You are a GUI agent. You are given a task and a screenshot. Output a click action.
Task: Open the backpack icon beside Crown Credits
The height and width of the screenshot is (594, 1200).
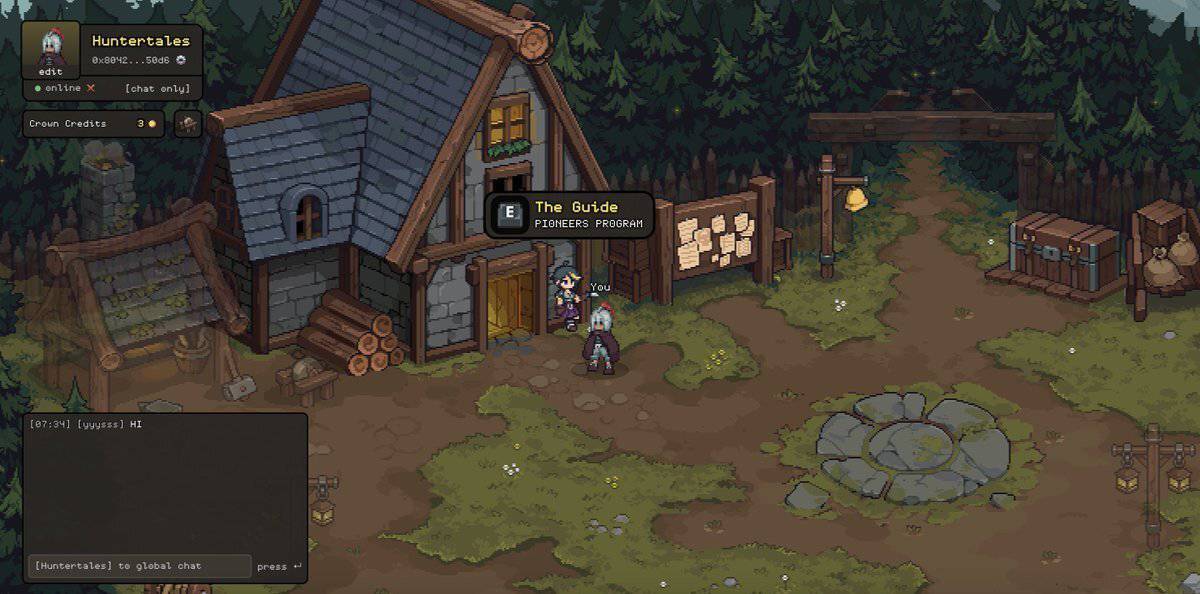coord(188,124)
